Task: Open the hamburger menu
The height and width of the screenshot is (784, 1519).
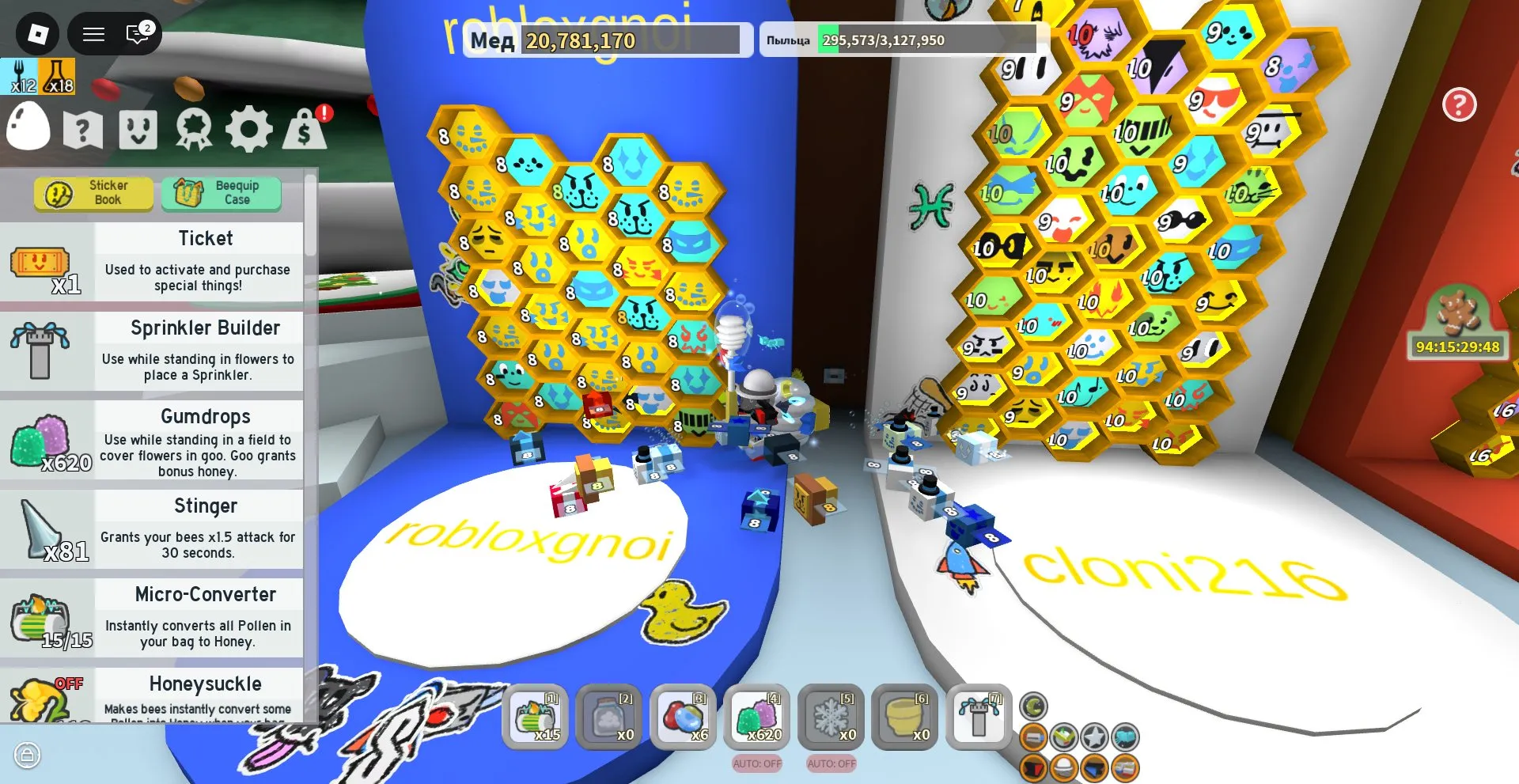Action: tap(93, 33)
